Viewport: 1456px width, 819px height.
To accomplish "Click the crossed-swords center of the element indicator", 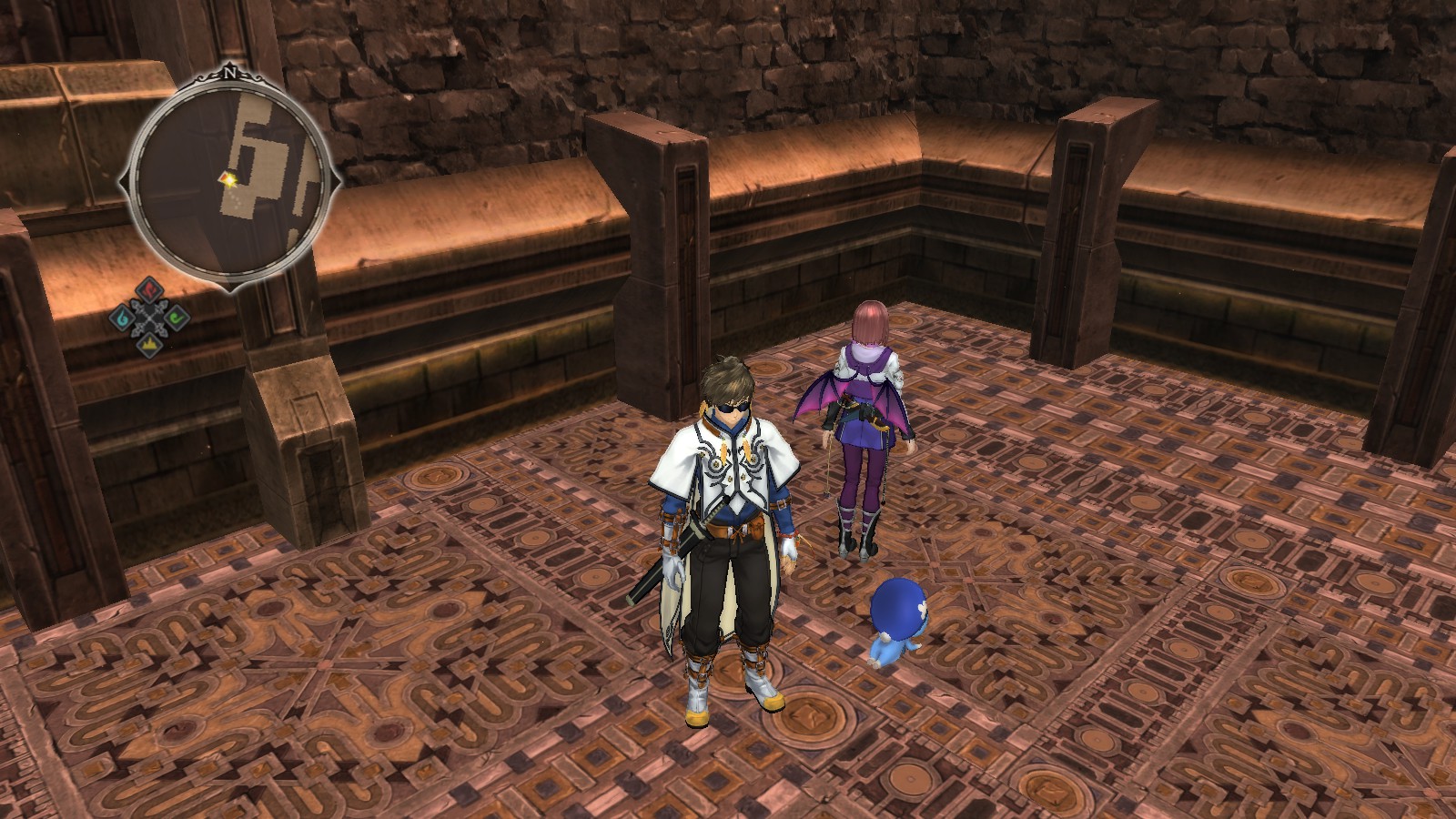I will coord(149,318).
